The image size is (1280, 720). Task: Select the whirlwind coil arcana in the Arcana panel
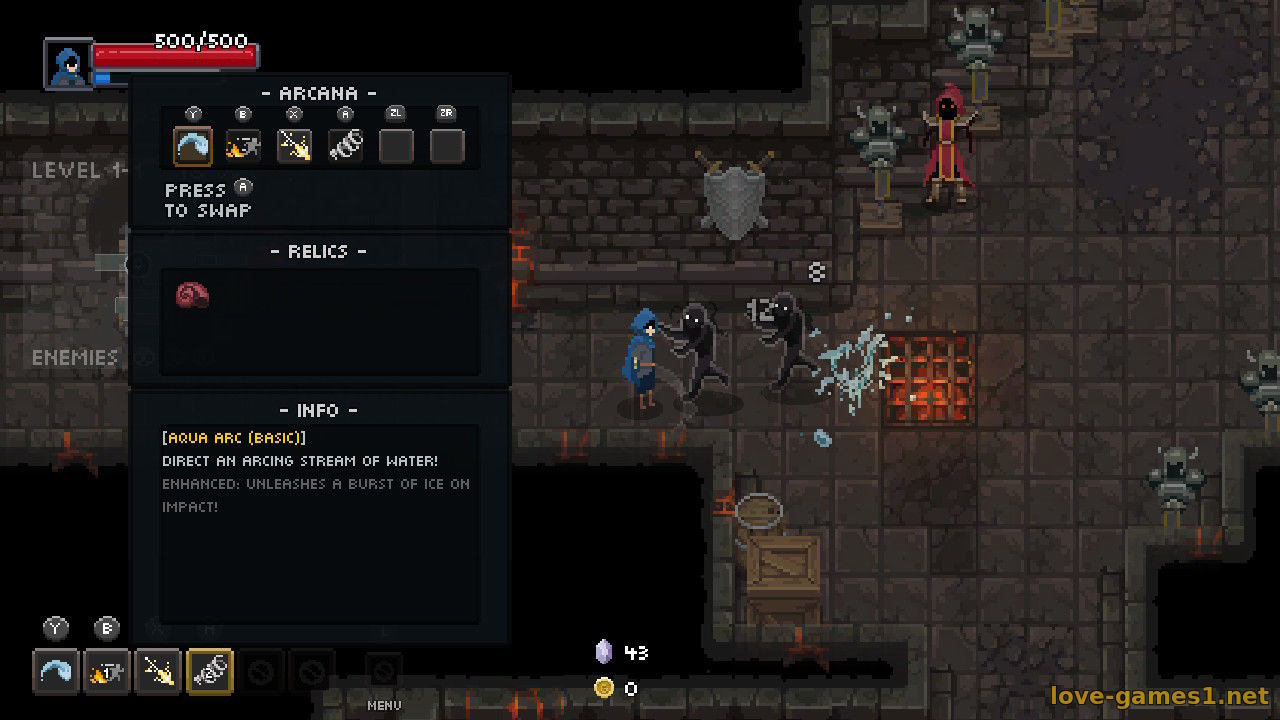click(345, 146)
